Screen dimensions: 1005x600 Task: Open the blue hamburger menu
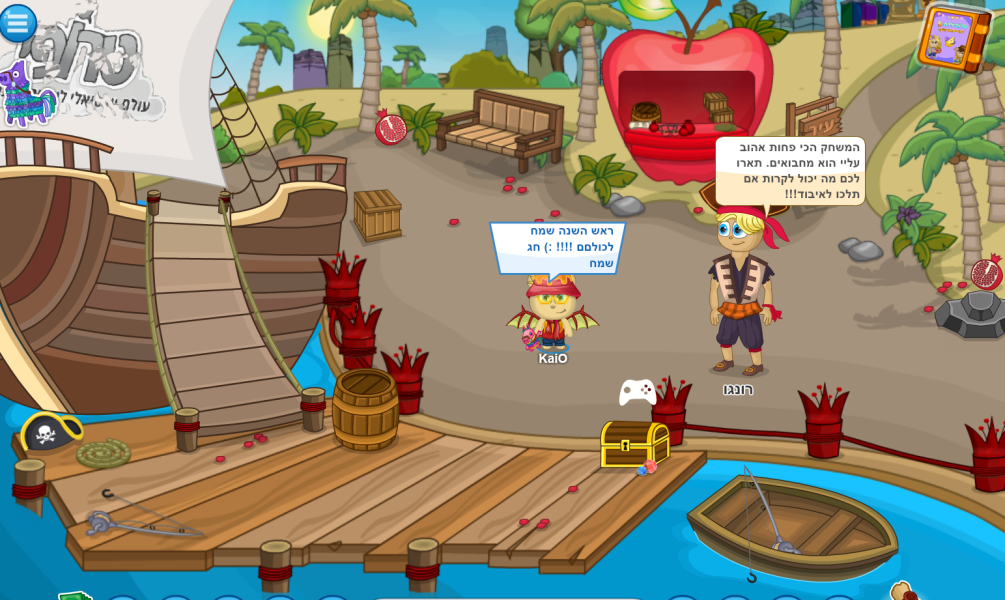17,22
